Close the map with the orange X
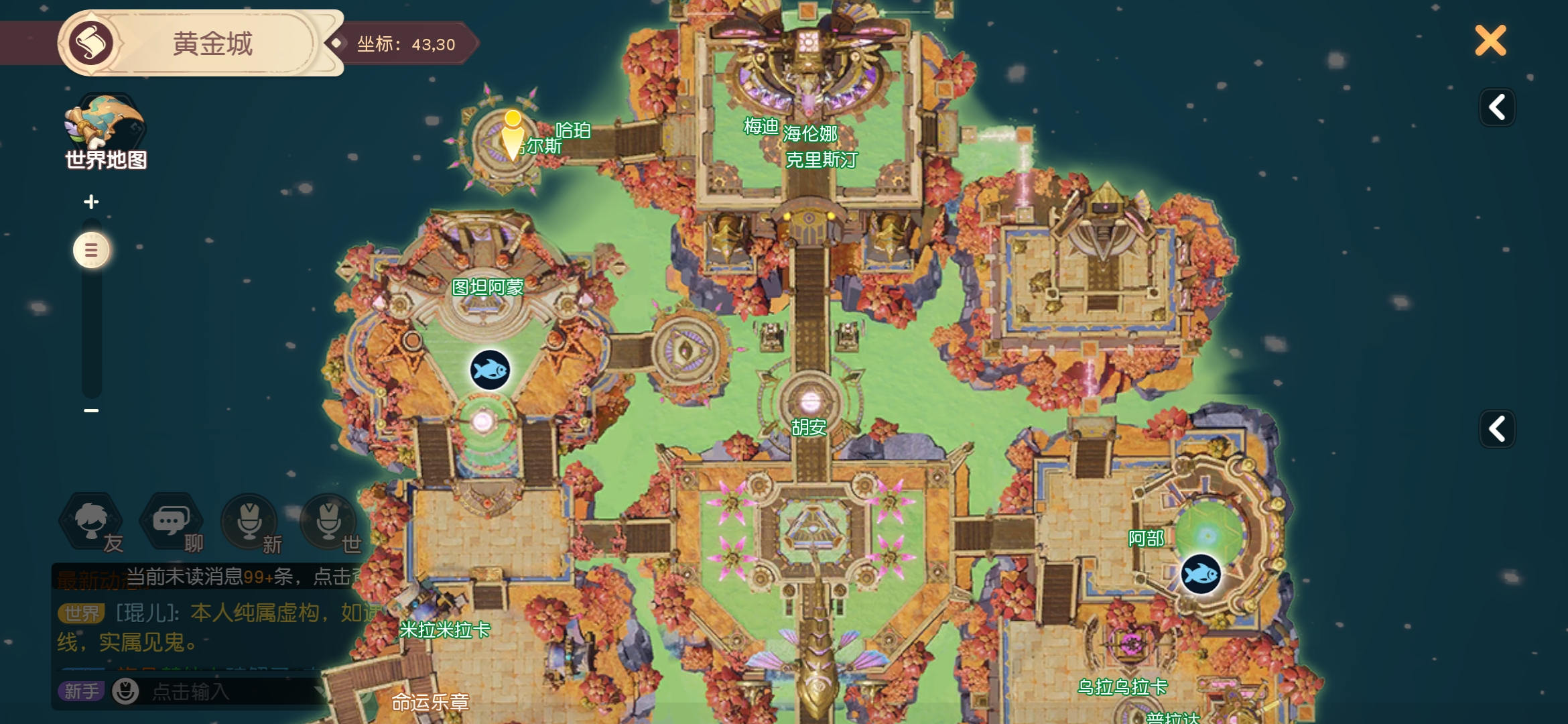 coord(1490,41)
